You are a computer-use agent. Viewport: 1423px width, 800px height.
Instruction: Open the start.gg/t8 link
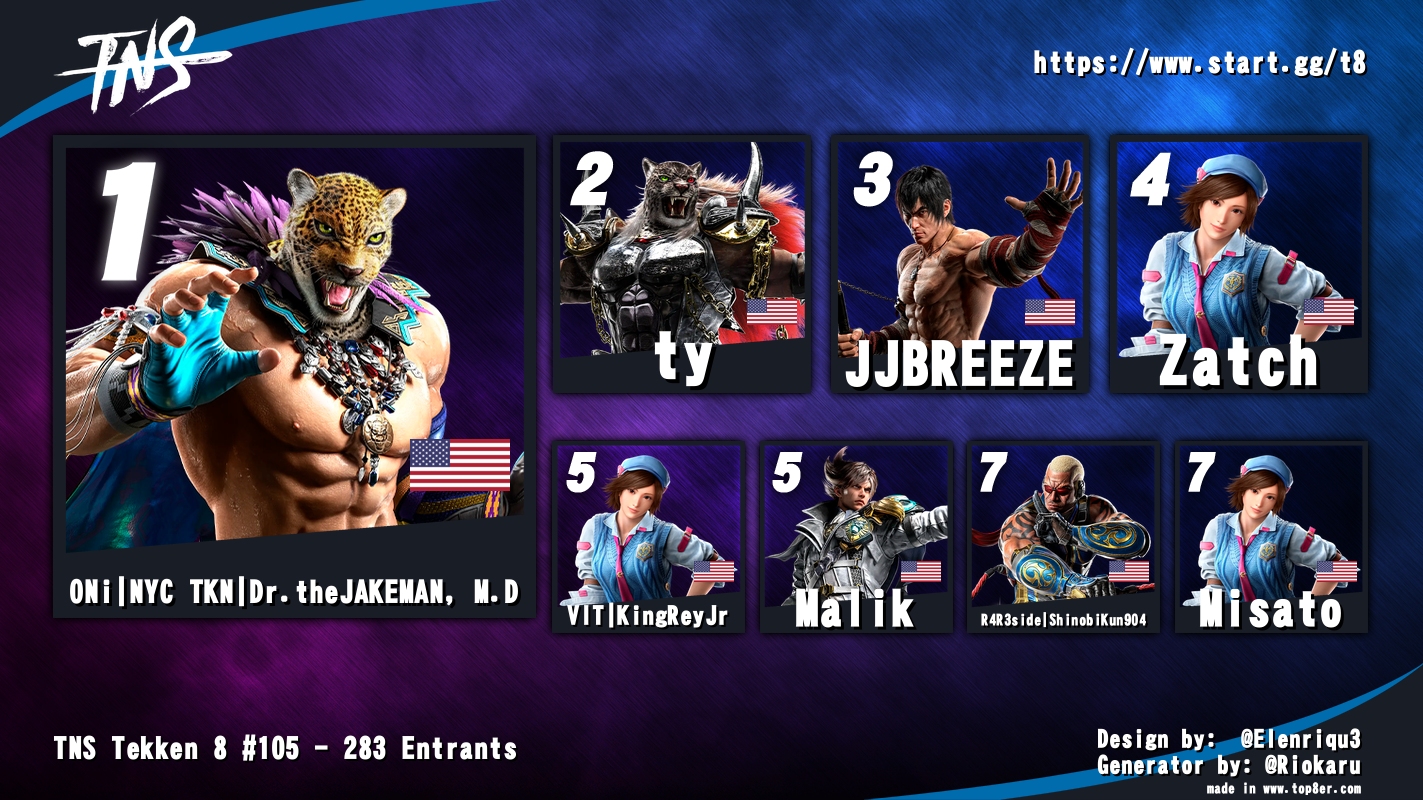pos(1199,63)
